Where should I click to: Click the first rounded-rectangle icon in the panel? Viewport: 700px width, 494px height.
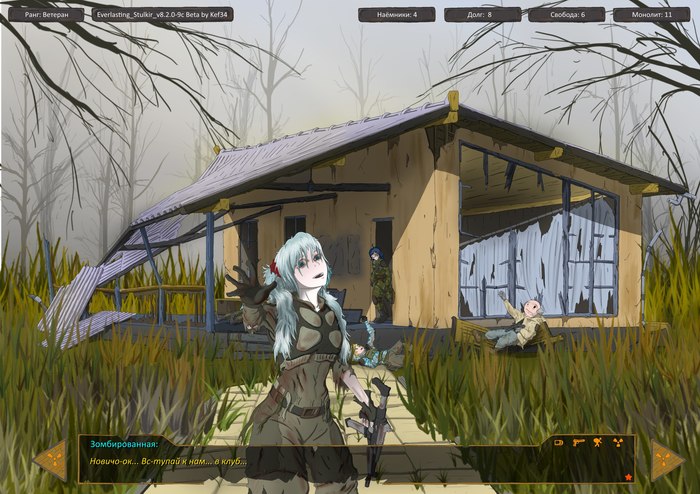coord(560,441)
